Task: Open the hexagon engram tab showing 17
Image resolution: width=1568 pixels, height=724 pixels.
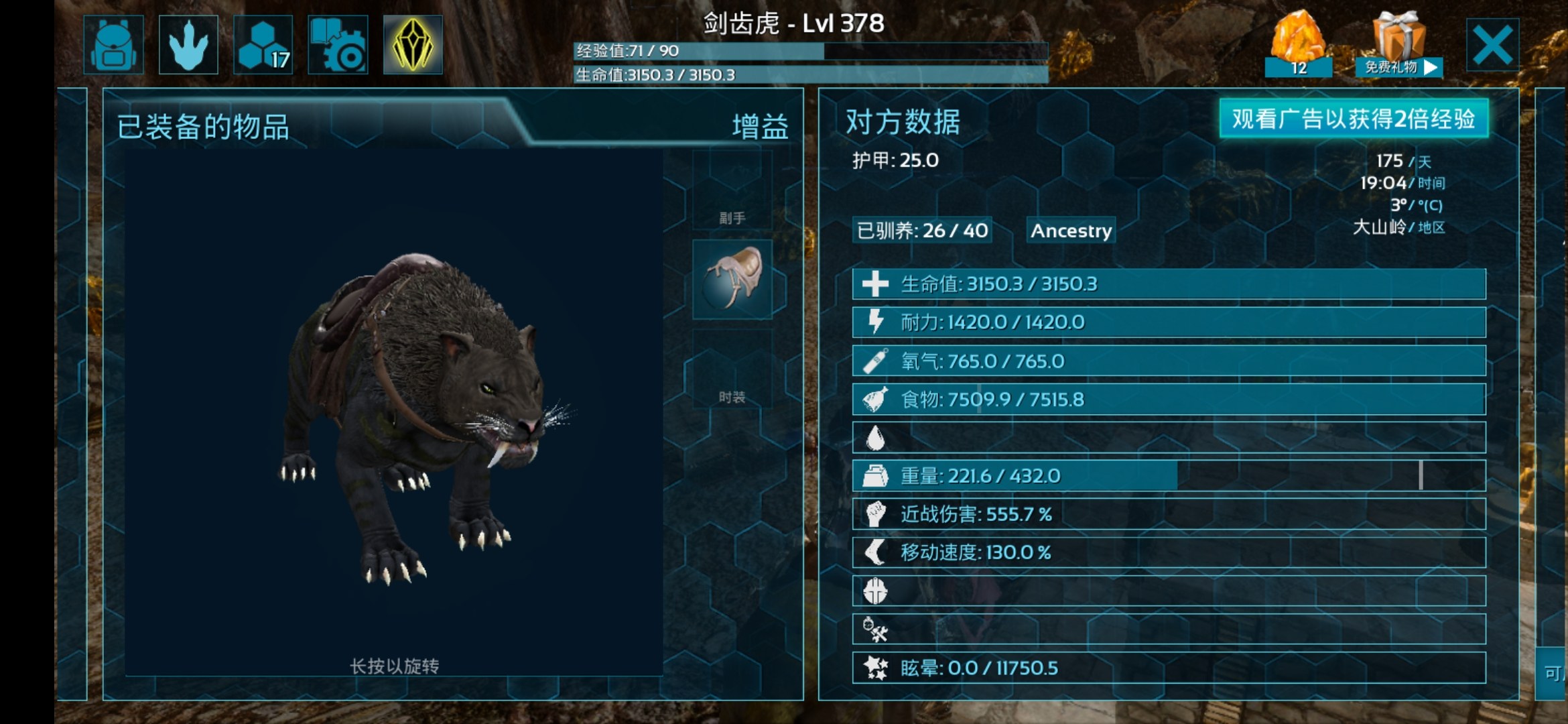Action: [x=263, y=45]
